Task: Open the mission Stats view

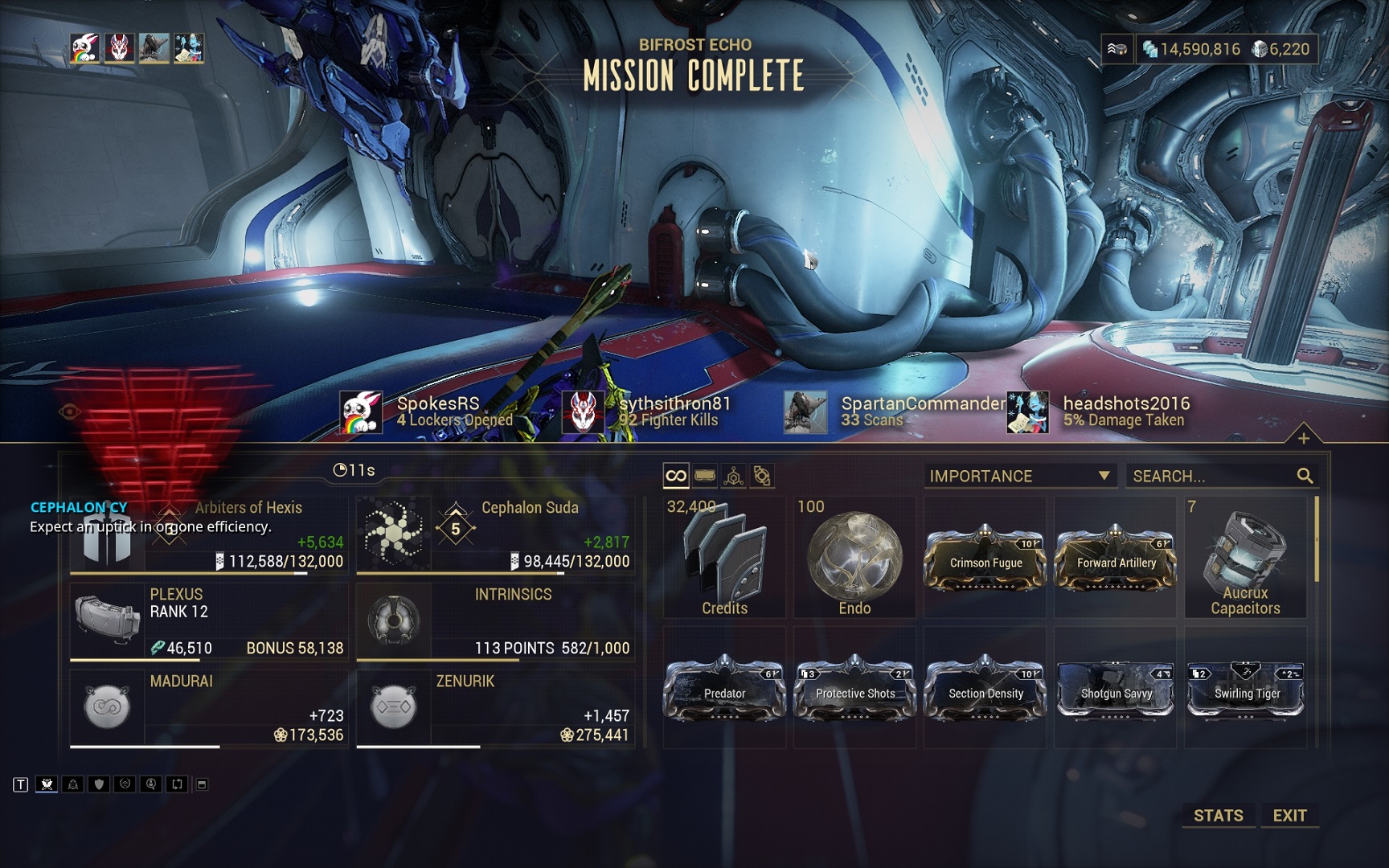Action: click(1218, 815)
